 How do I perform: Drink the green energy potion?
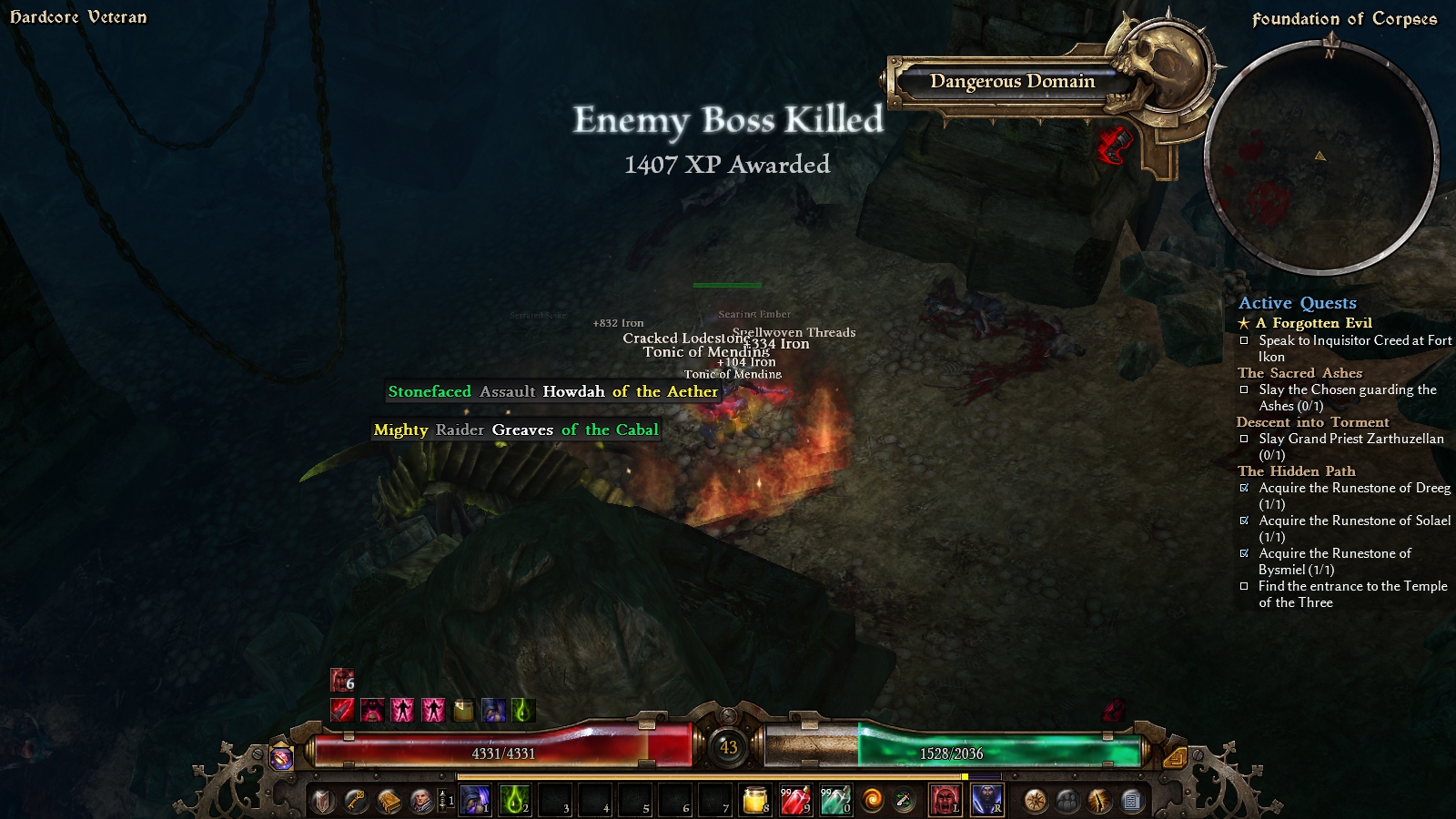pyautogui.click(x=835, y=801)
